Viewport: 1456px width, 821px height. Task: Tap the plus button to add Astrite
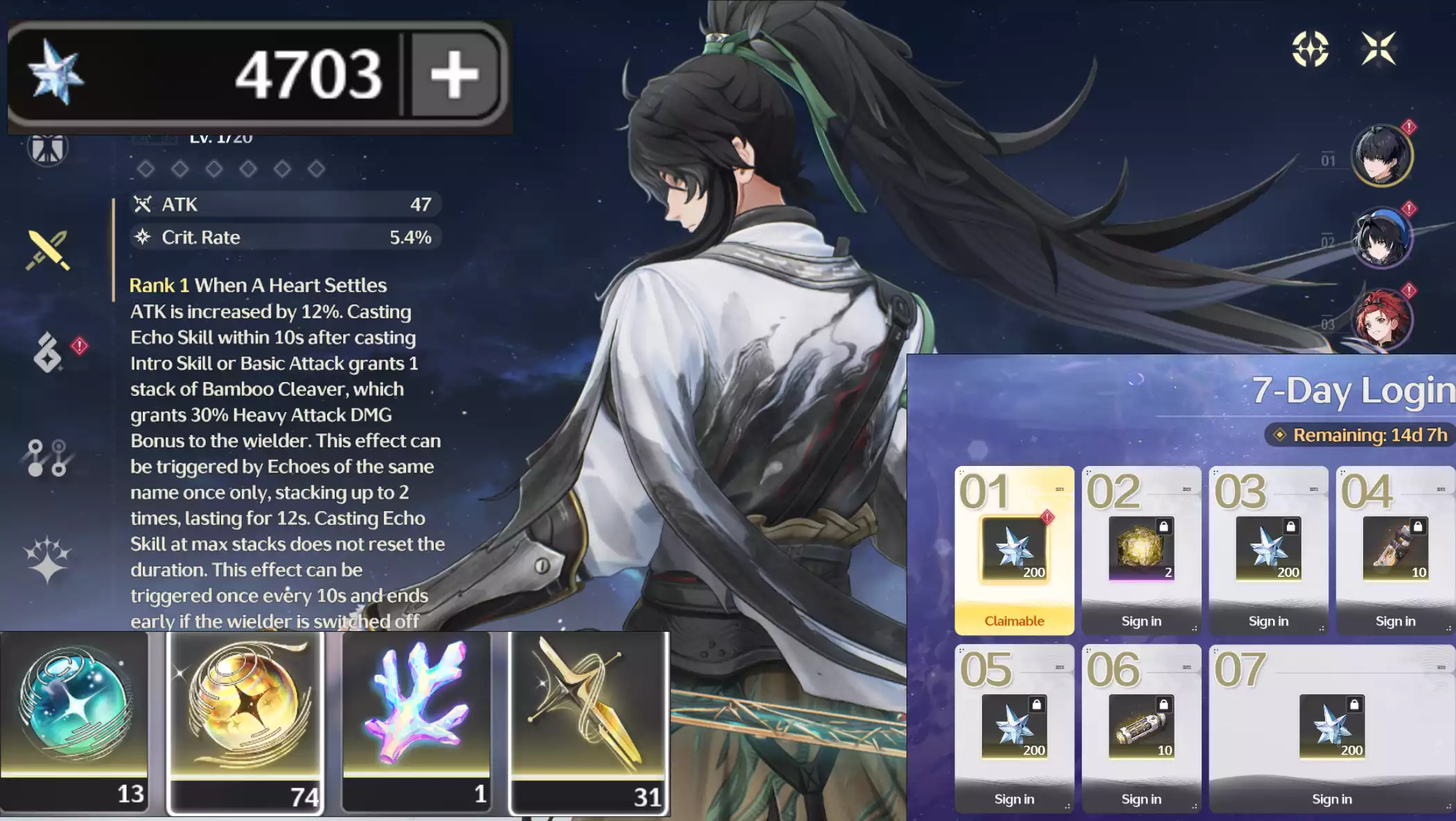[455, 74]
